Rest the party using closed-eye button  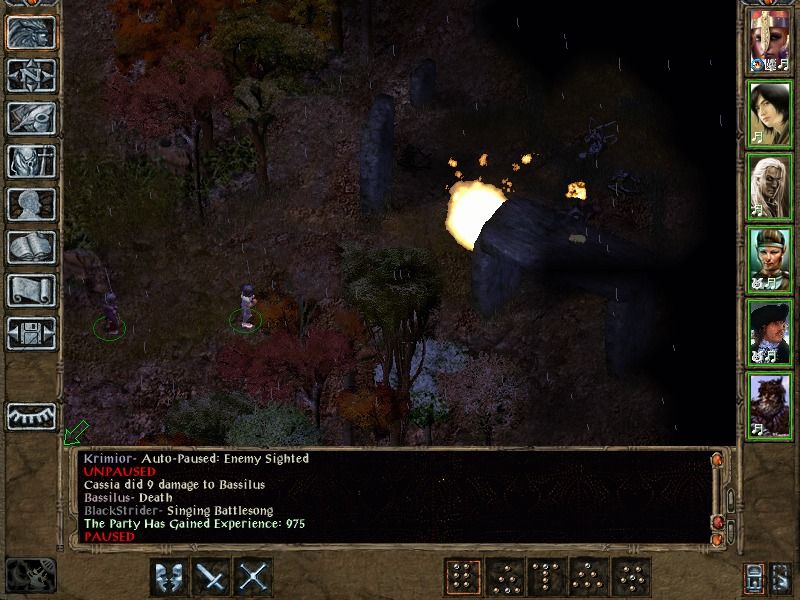coord(31,416)
